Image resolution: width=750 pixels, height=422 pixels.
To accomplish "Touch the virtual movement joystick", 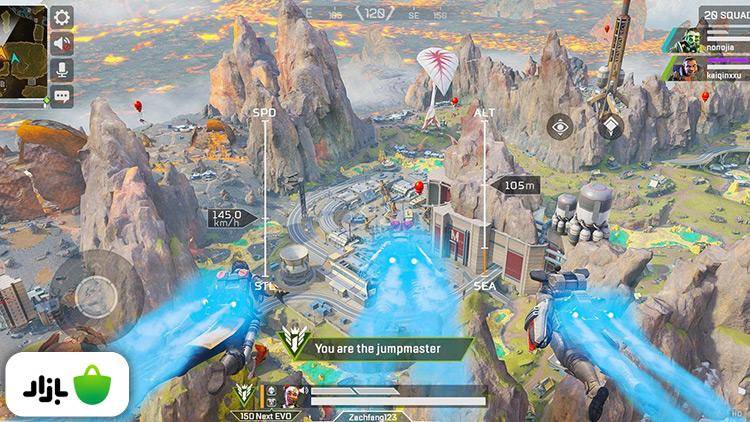I will (97, 293).
